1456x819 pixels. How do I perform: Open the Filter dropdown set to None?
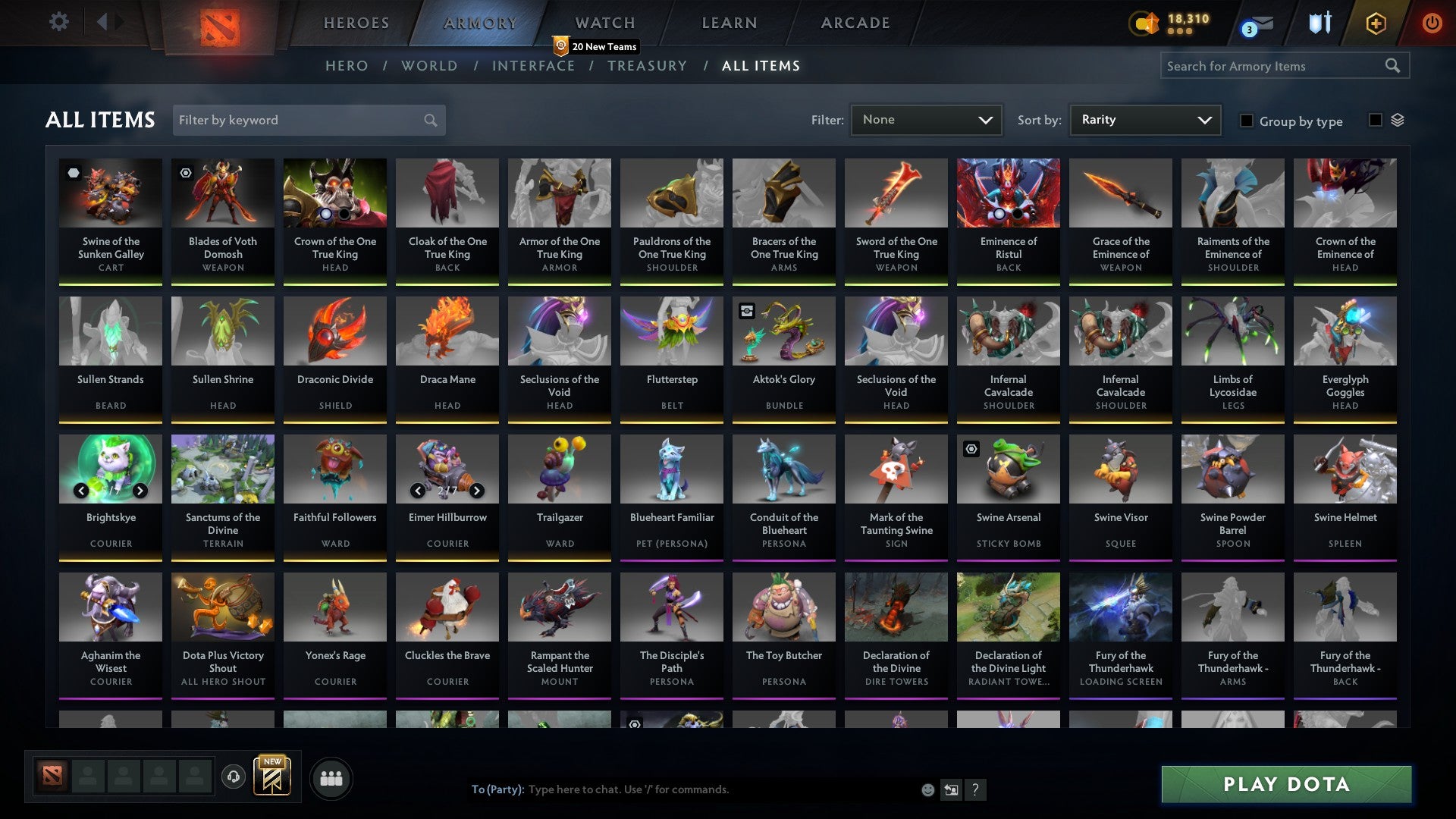[x=926, y=119]
